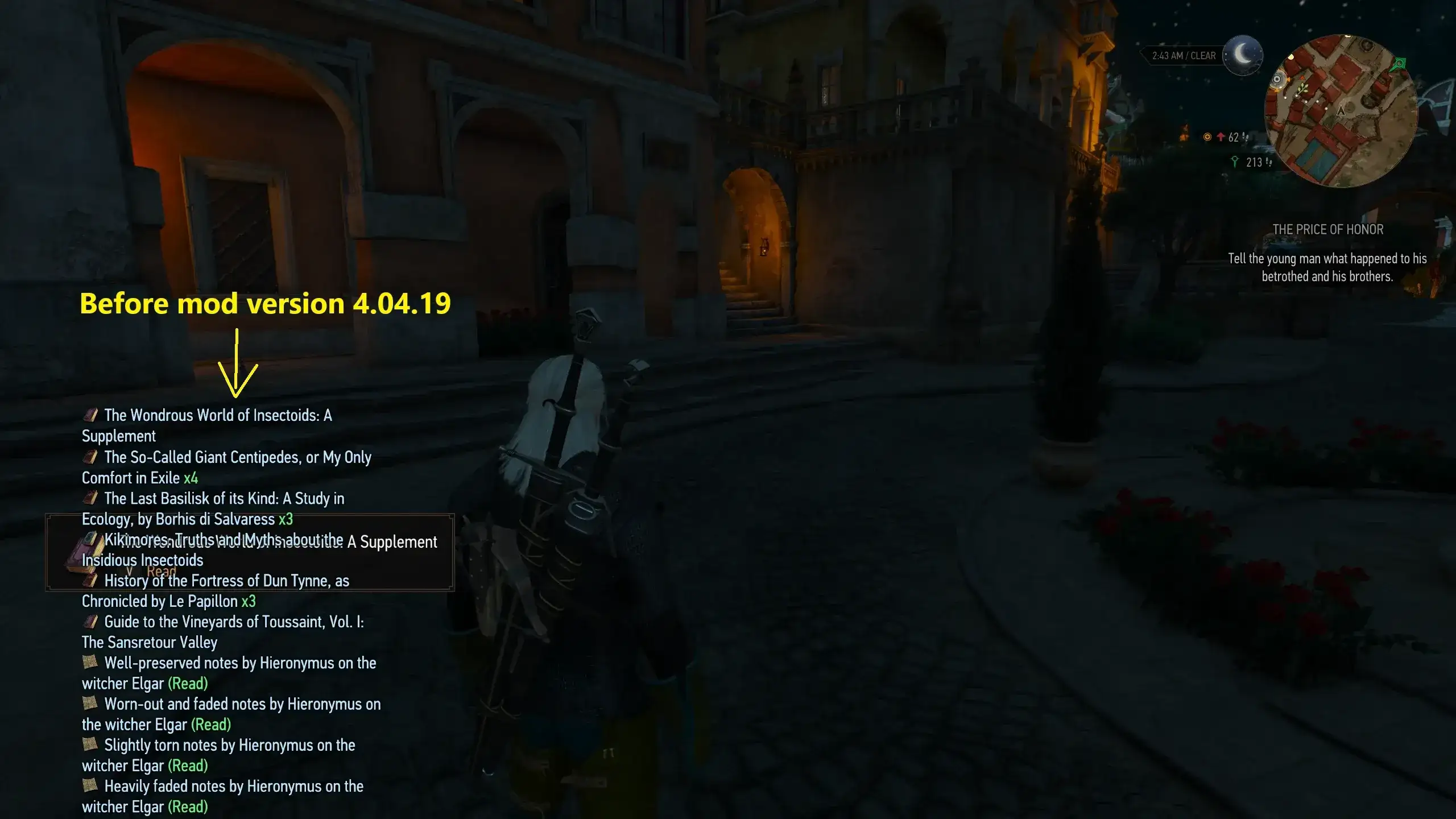The height and width of the screenshot is (819, 1456).
Task: Click the green (Read) tag on Heavily faded notes
Action: [188, 806]
